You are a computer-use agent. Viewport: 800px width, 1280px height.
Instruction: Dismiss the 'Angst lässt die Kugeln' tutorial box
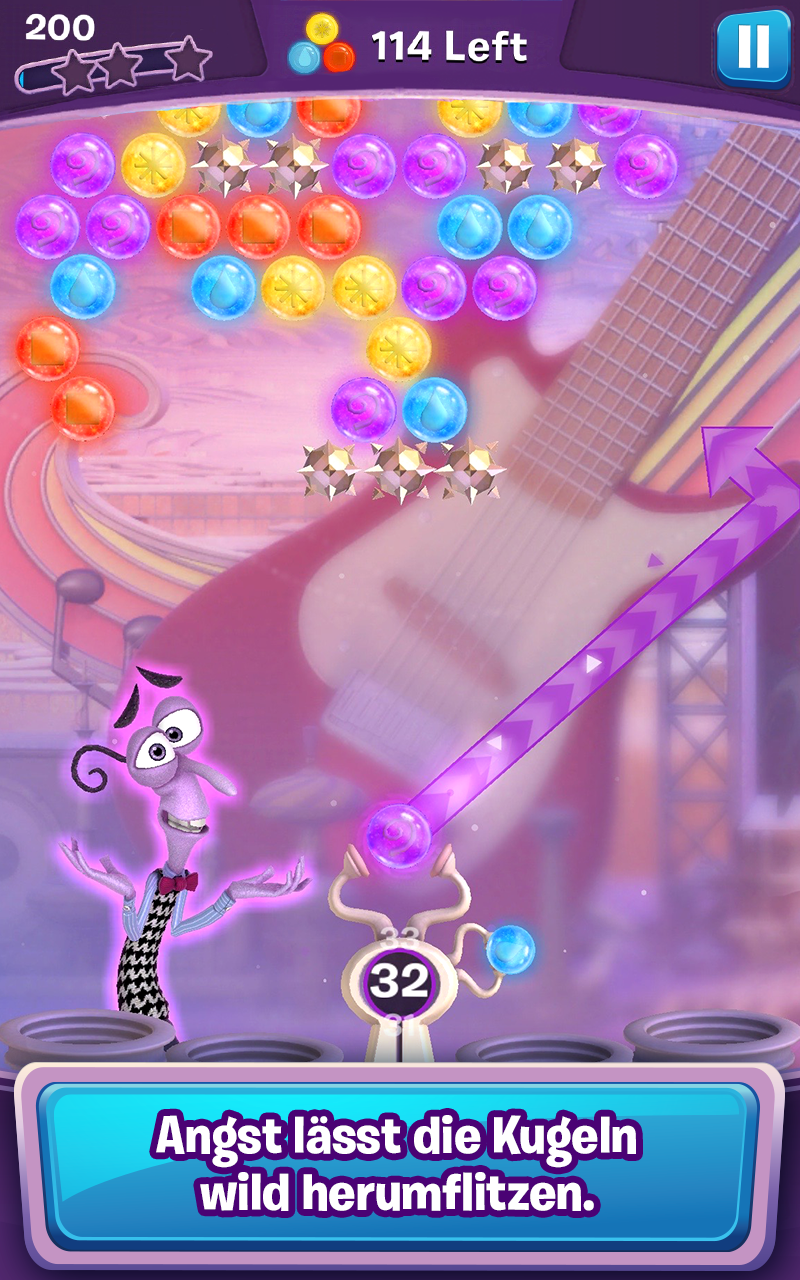pos(398,1165)
